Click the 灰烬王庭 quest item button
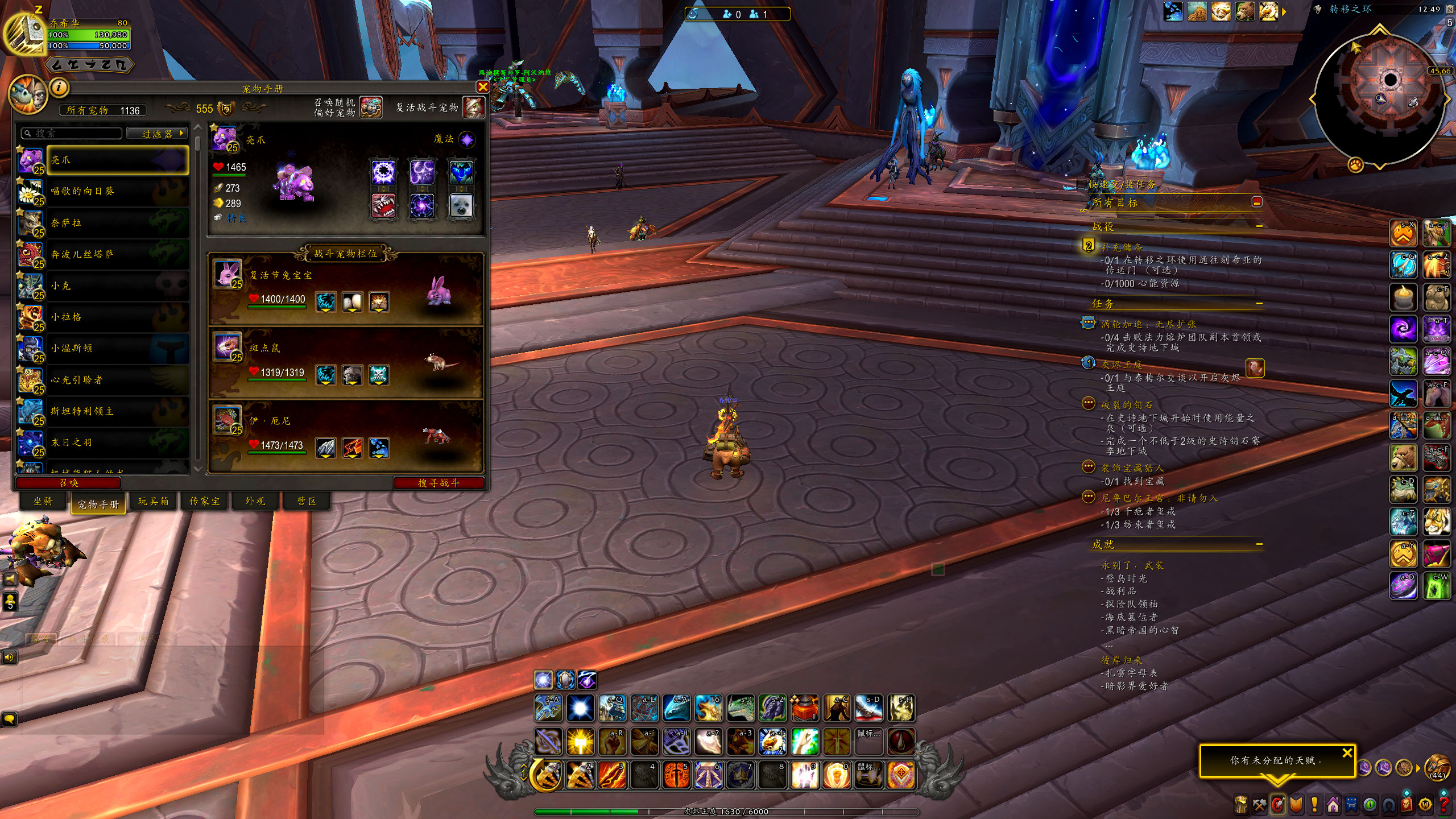1456x819 pixels. pos(1255,368)
